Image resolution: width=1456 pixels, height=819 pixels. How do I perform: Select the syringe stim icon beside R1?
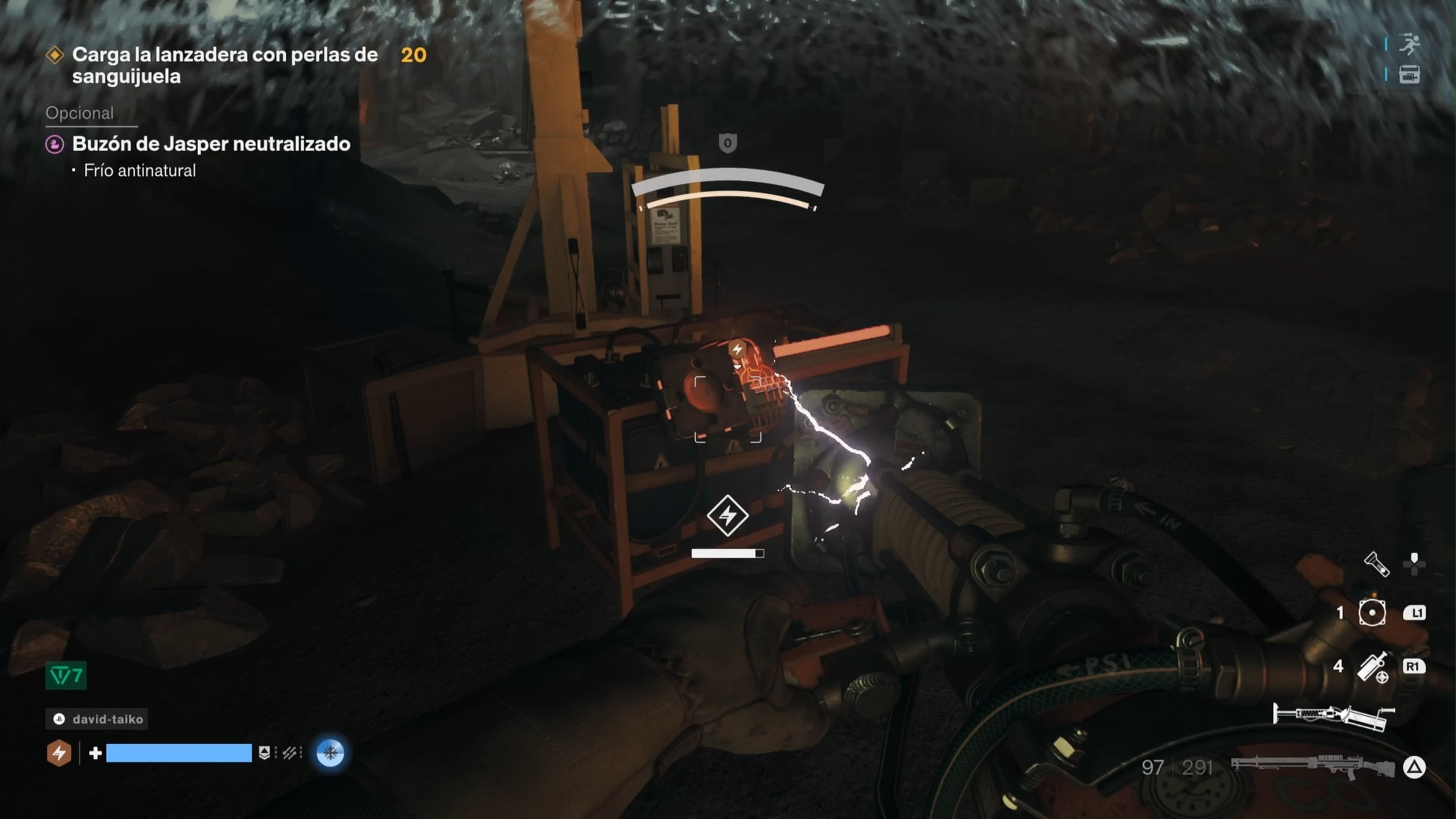pyautogui.click(x=1373, y=667)
